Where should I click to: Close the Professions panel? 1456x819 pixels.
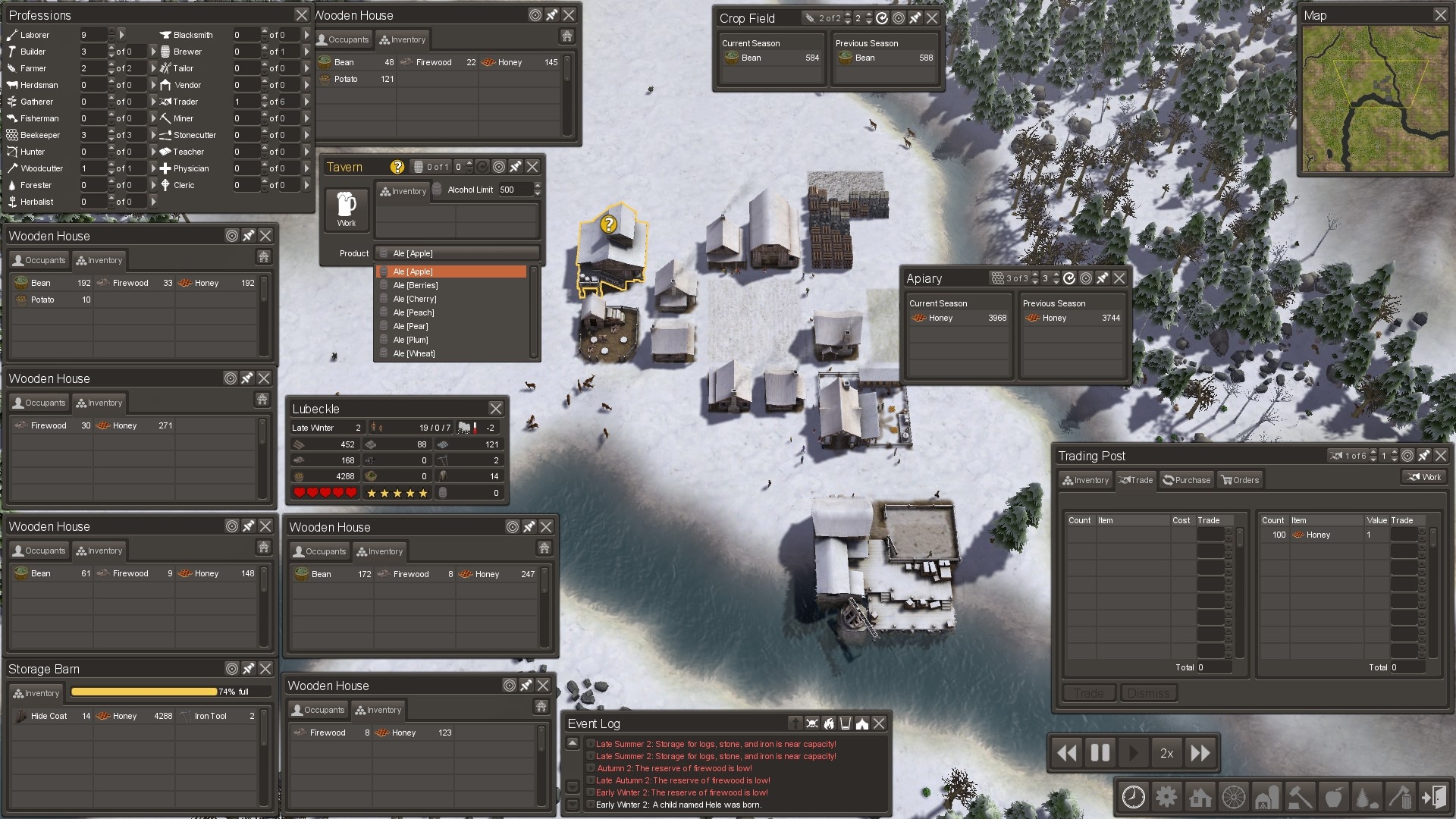tap(301, 15)
